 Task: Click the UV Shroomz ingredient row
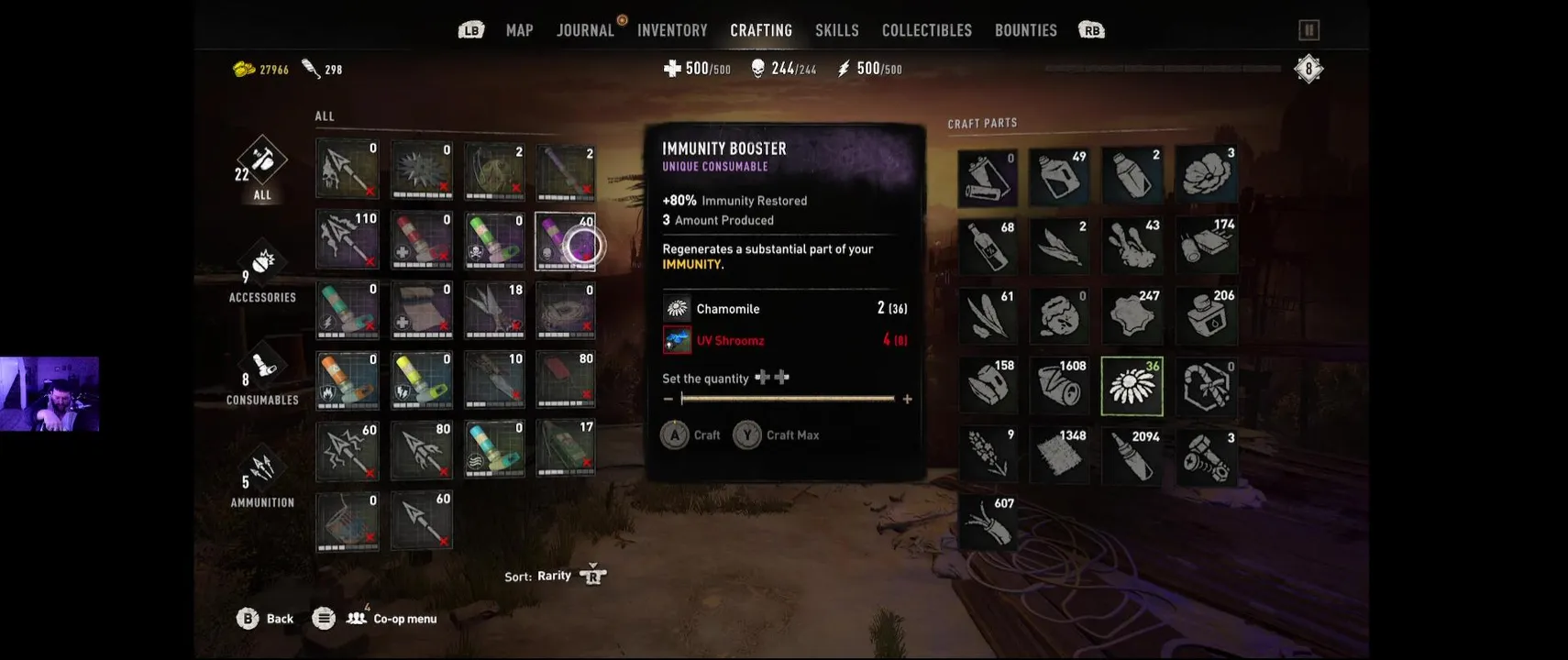coord(784,340)
